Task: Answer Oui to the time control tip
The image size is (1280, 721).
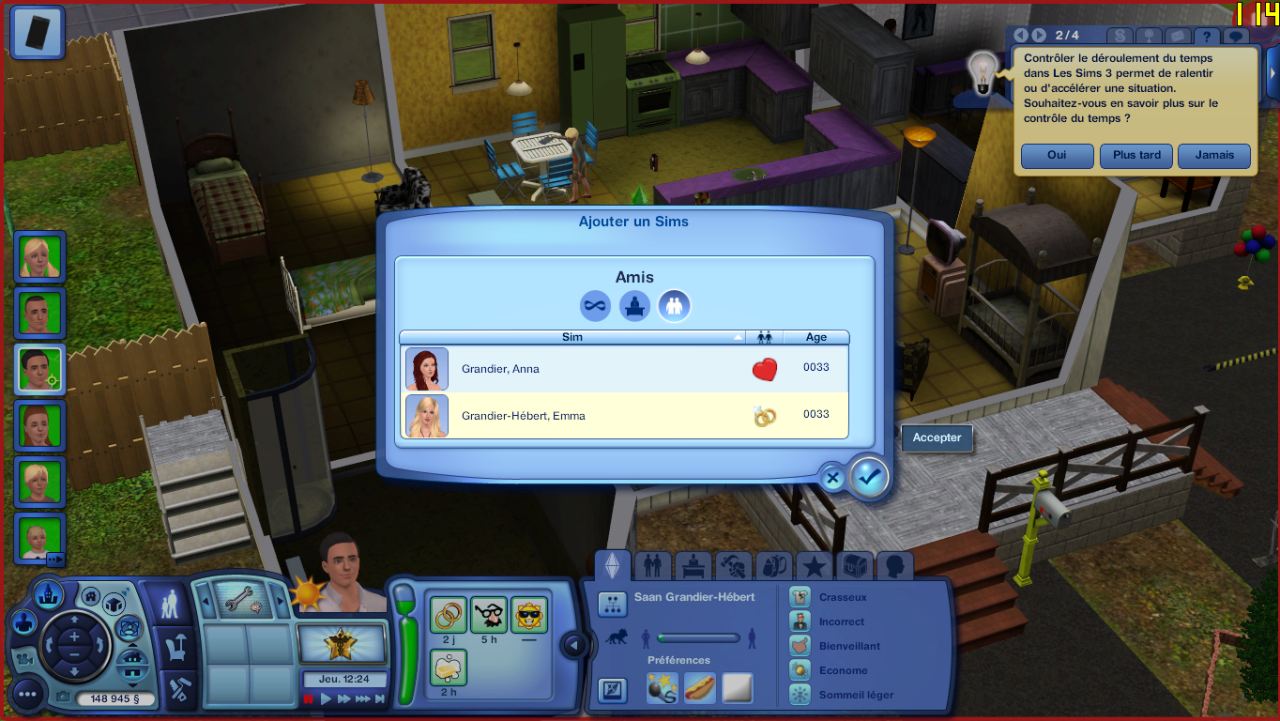Action: pos(1057,156)
